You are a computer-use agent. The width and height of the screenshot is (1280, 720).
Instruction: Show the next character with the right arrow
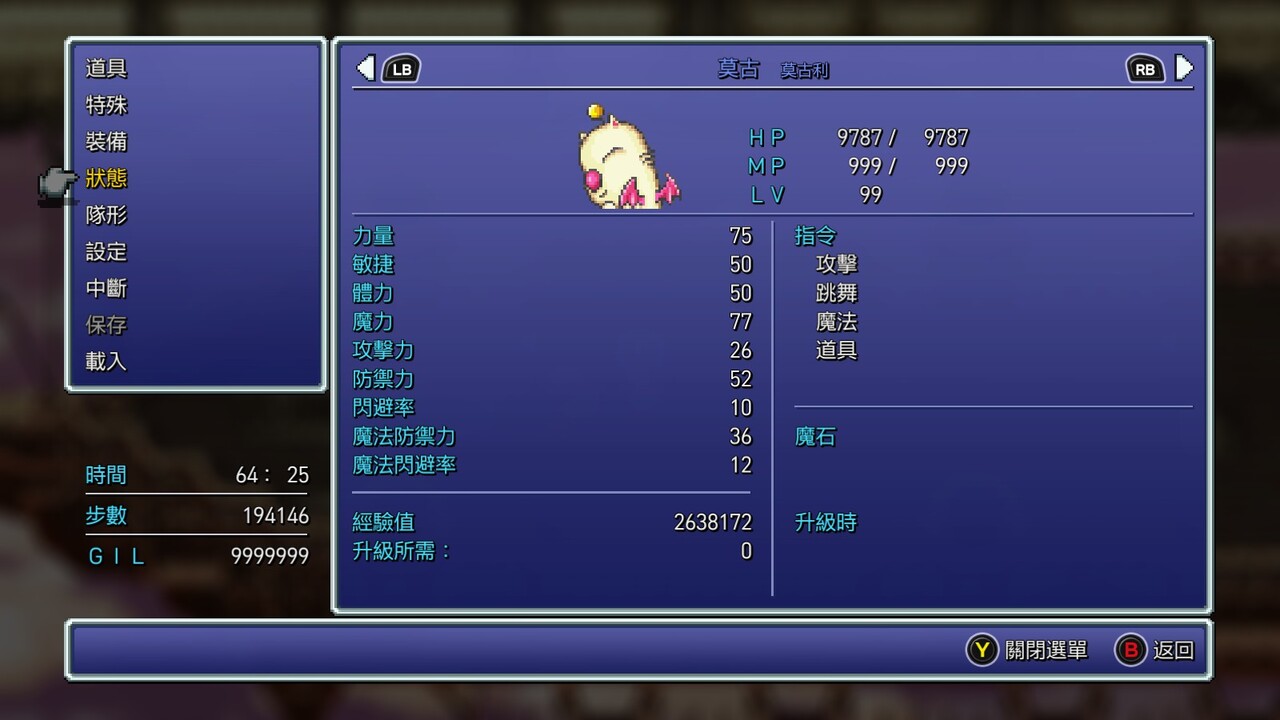click(1184, 68)
